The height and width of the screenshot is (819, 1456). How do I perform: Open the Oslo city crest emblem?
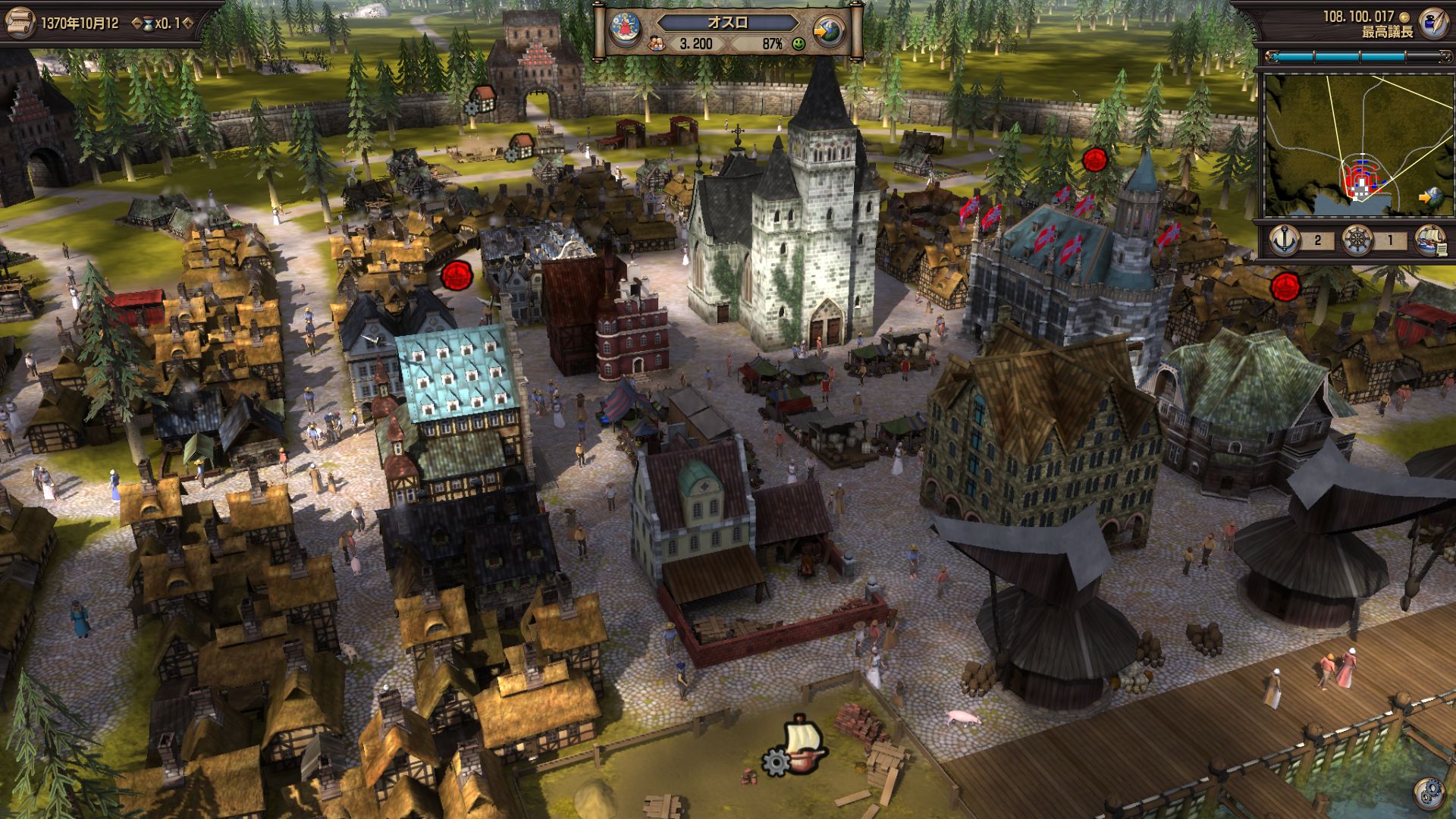click(x=626, y=30)
